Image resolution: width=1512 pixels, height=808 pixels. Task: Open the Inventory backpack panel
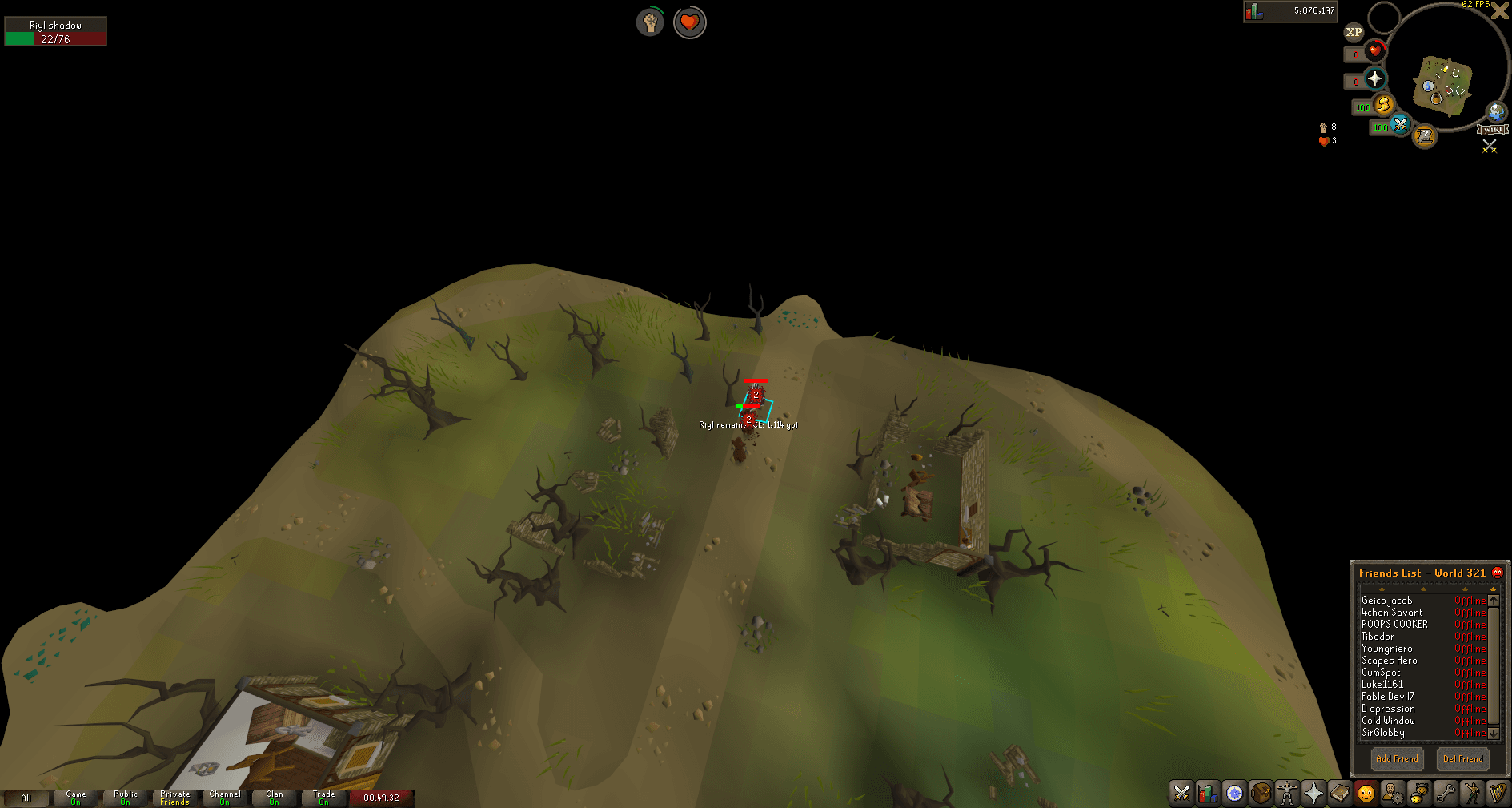pos(1261,794)
